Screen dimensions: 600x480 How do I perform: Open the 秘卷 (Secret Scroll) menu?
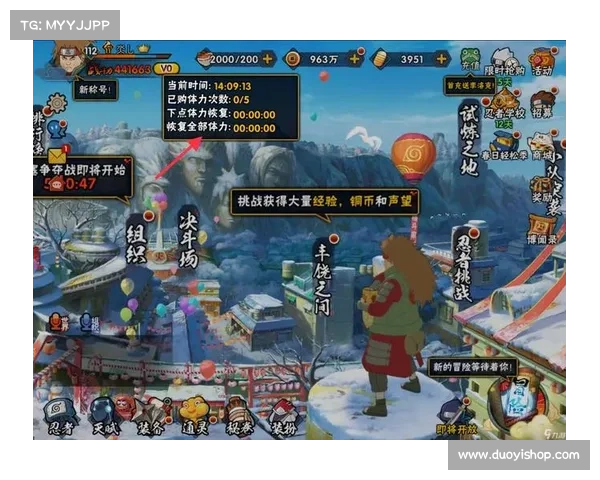tap(239, 413)
